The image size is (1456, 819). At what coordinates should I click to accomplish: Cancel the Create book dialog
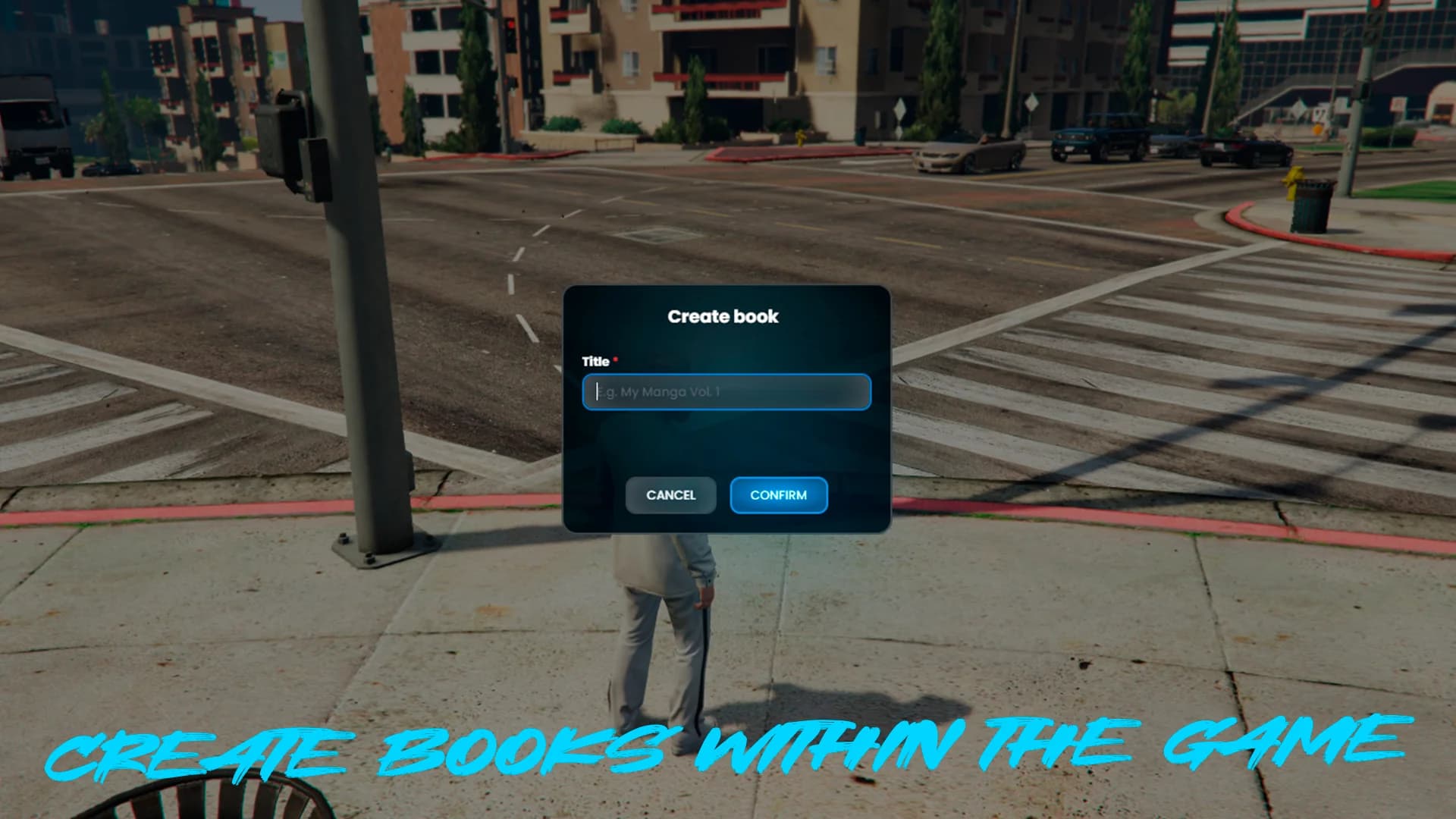tap(670, 495)
